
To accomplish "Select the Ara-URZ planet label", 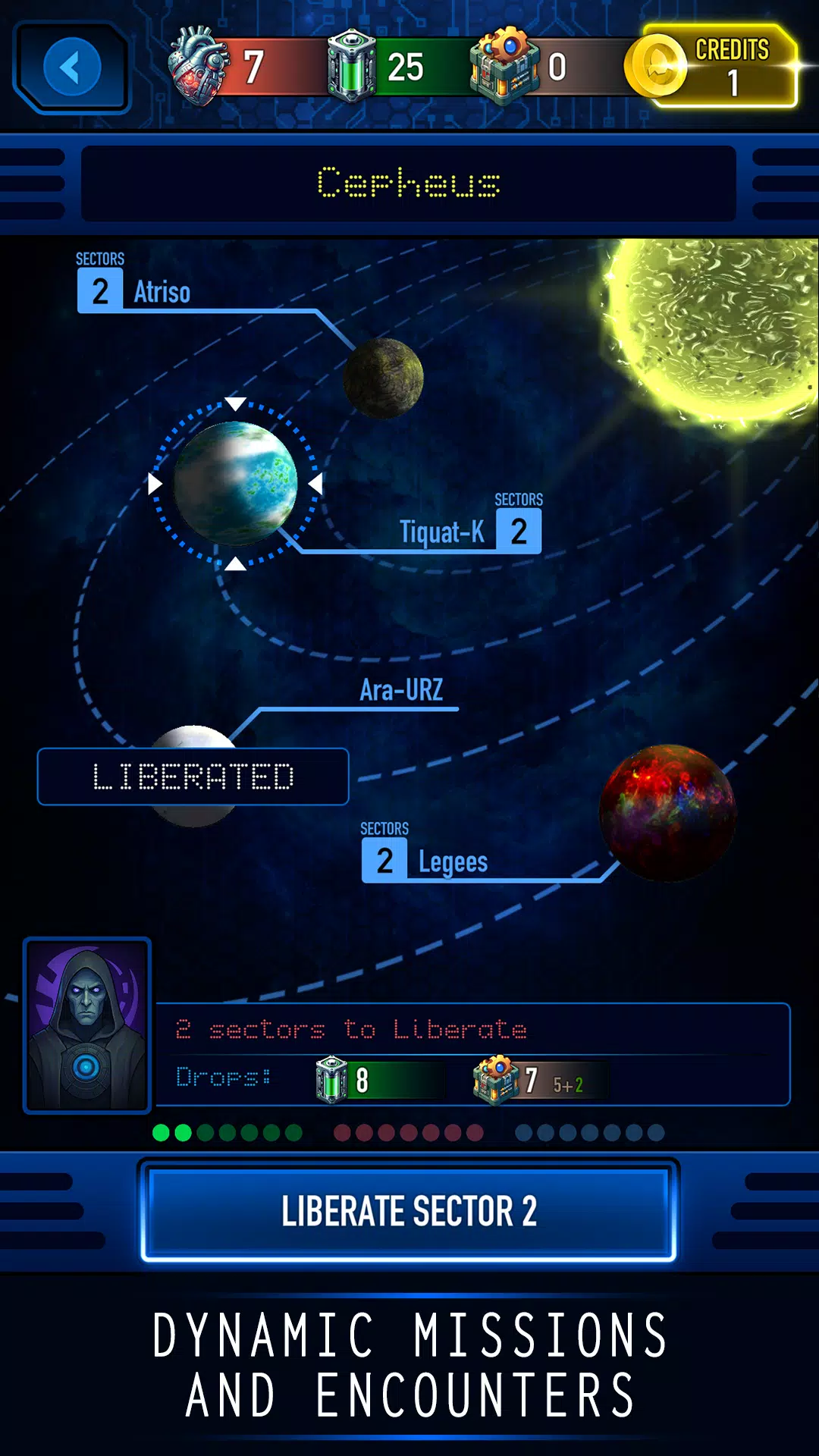I will [x=401, y=690].
